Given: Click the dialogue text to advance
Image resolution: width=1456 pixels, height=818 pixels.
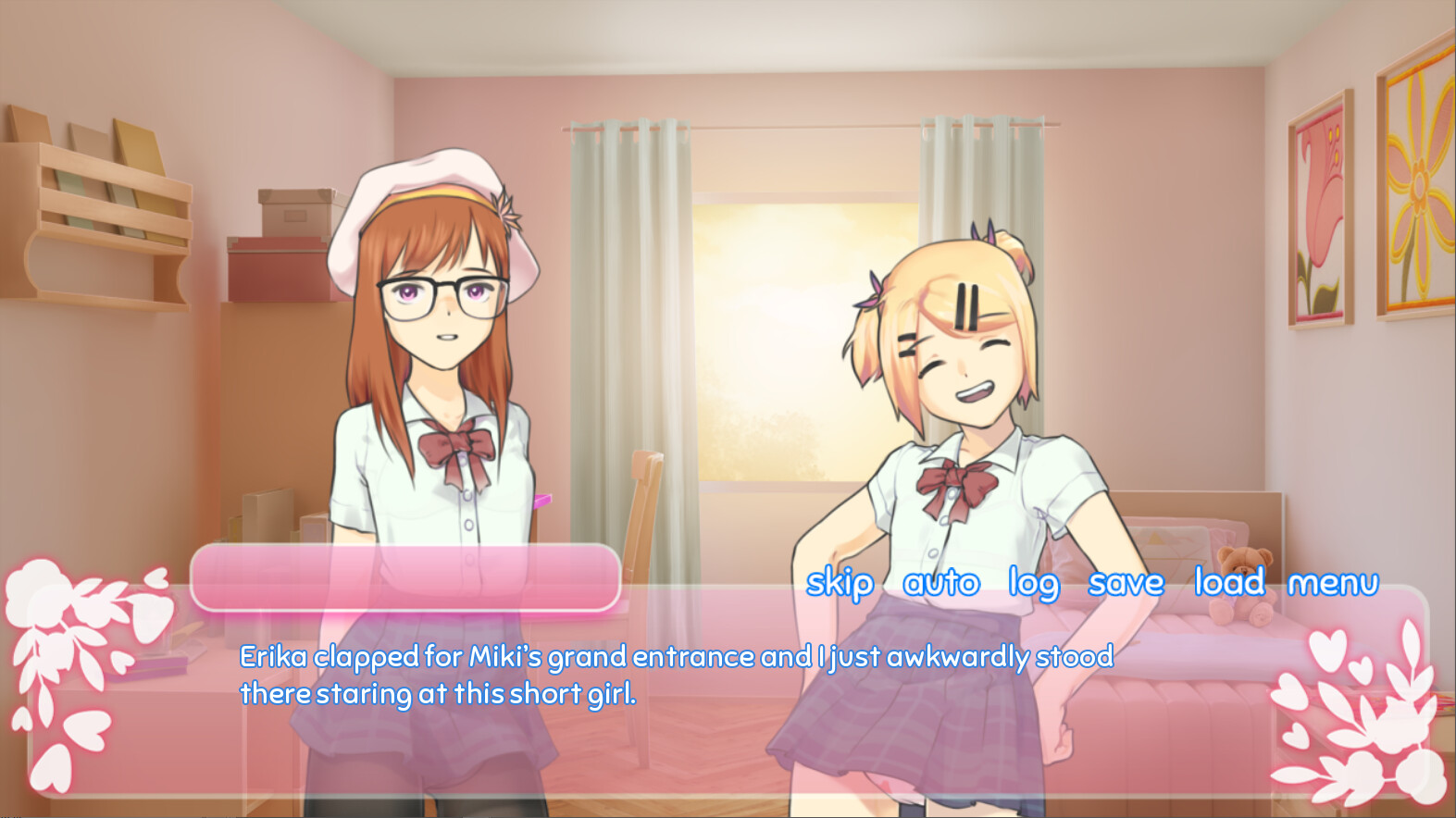Looking at the screenshot, I should pos(676,674).
